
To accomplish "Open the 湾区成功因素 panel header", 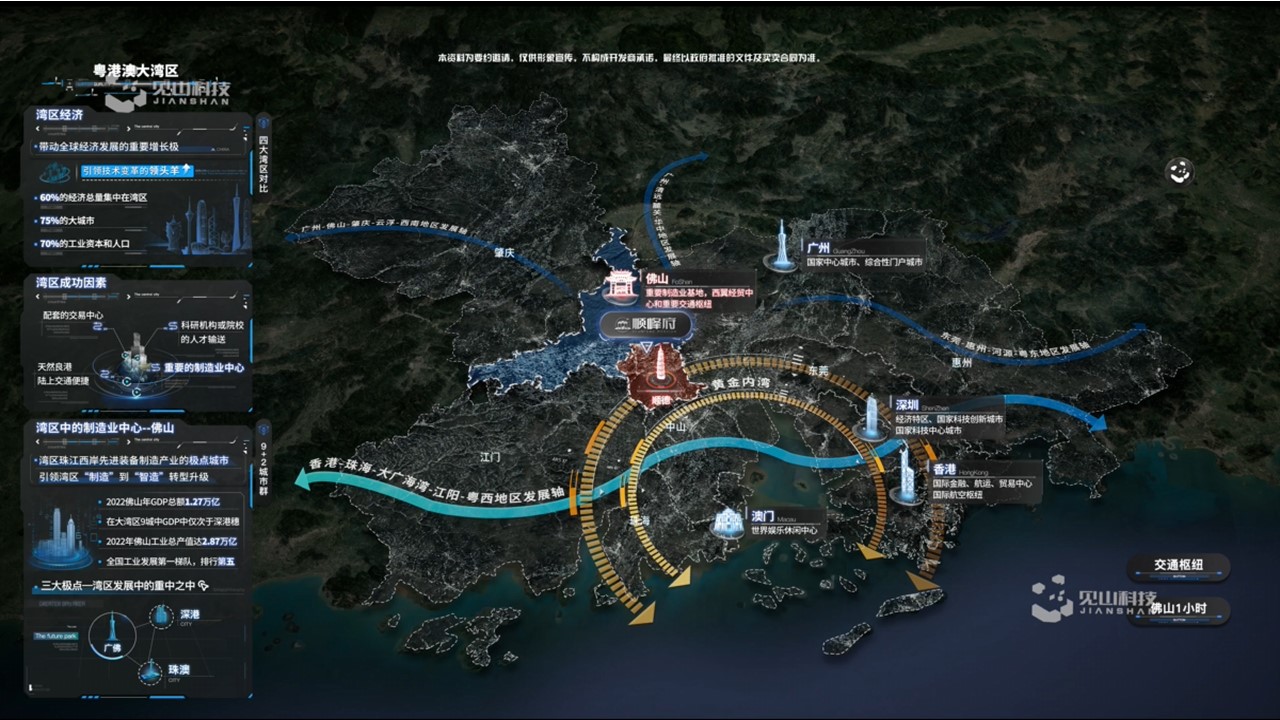I will [71, 283].
